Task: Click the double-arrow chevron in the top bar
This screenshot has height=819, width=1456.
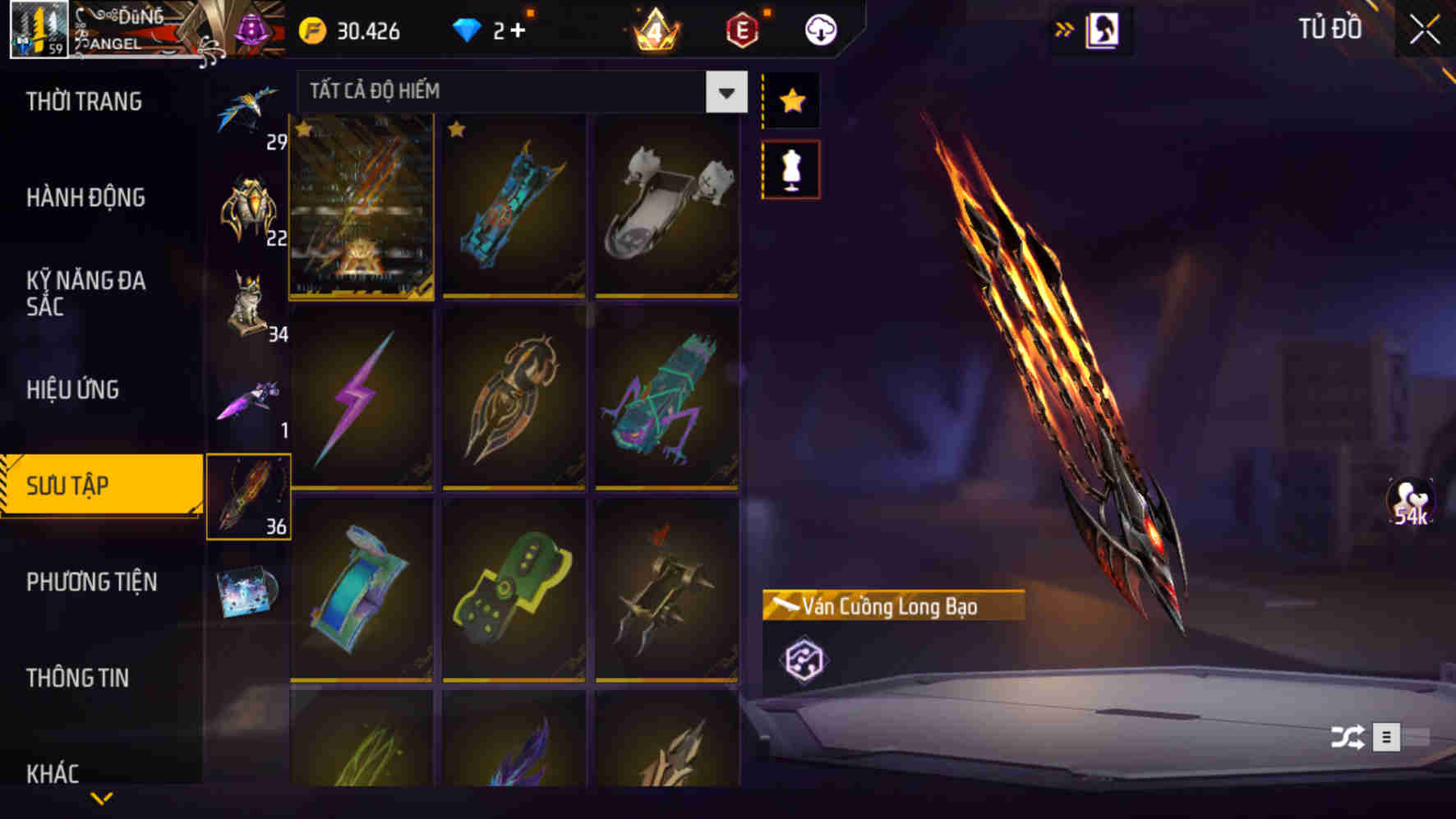Action: point(1065,27)
